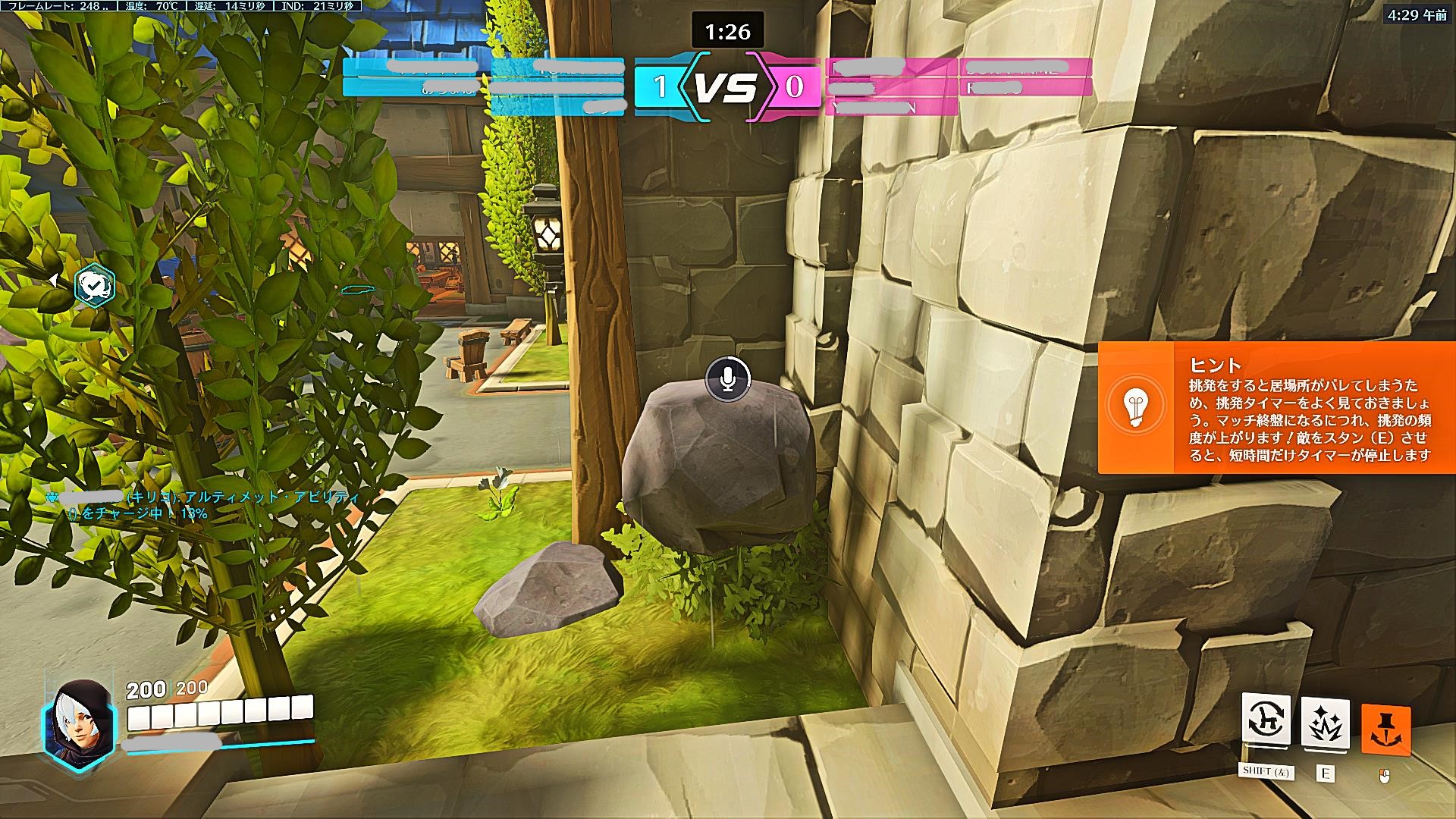Open the orange ヒント hint panel
The image size is (1456, 819).
[1277, 407]
